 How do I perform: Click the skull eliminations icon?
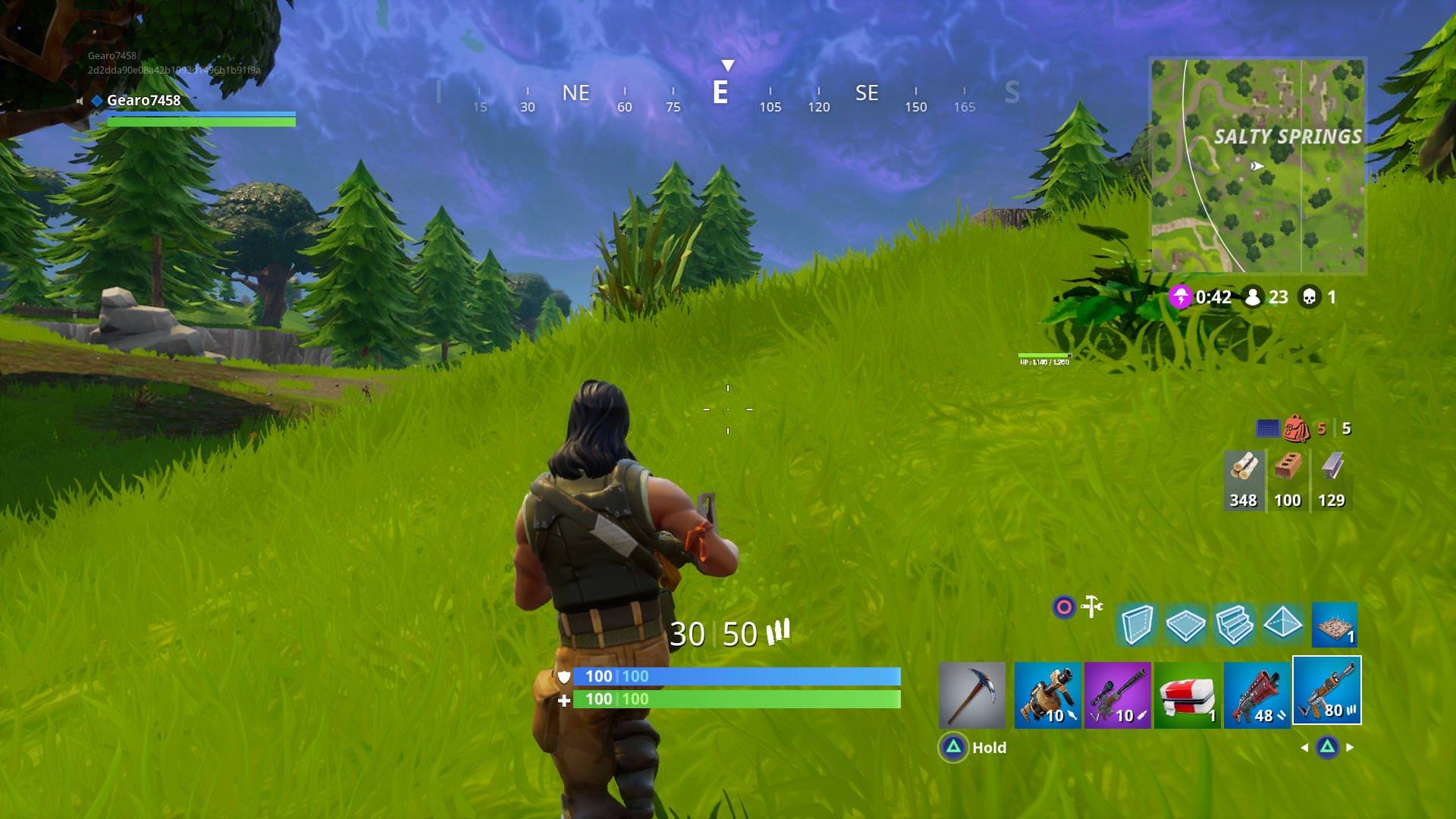click(x=1310, y=297)
